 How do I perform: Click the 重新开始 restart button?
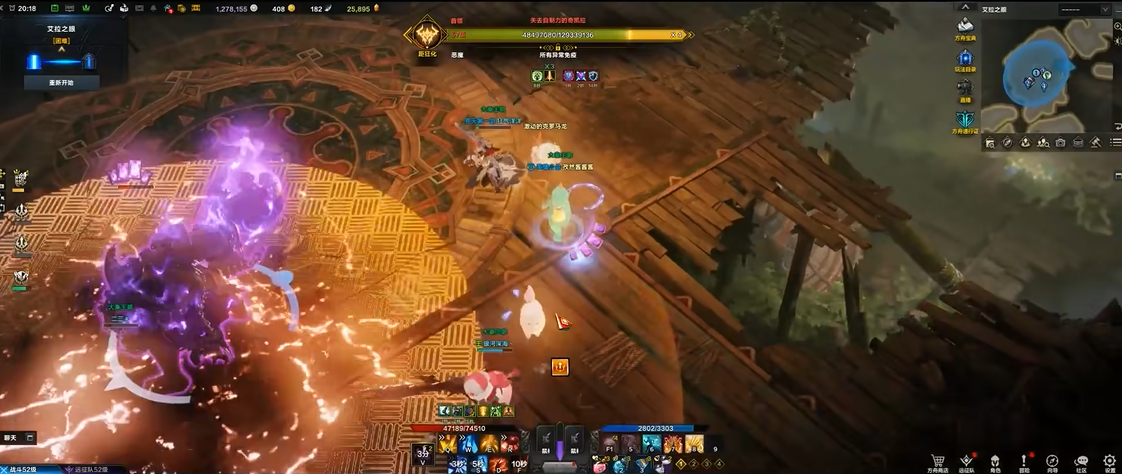point(62,83)
